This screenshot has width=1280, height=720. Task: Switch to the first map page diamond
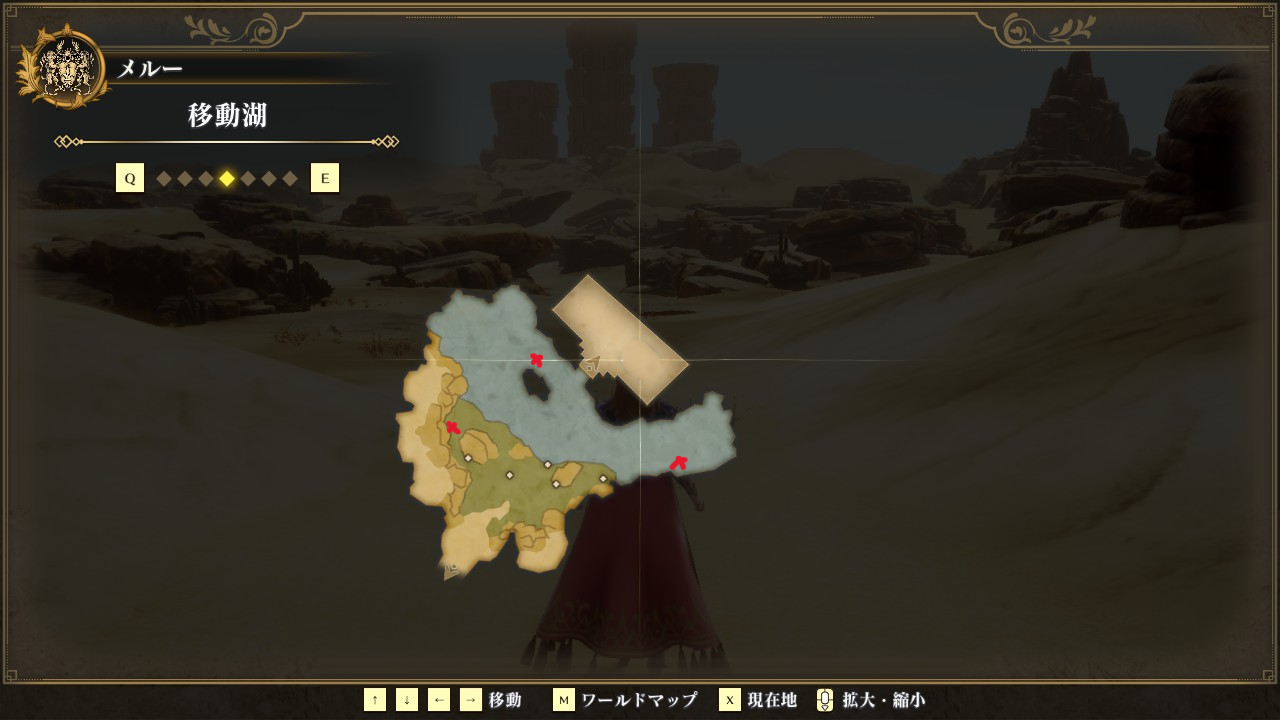[164, 179]
